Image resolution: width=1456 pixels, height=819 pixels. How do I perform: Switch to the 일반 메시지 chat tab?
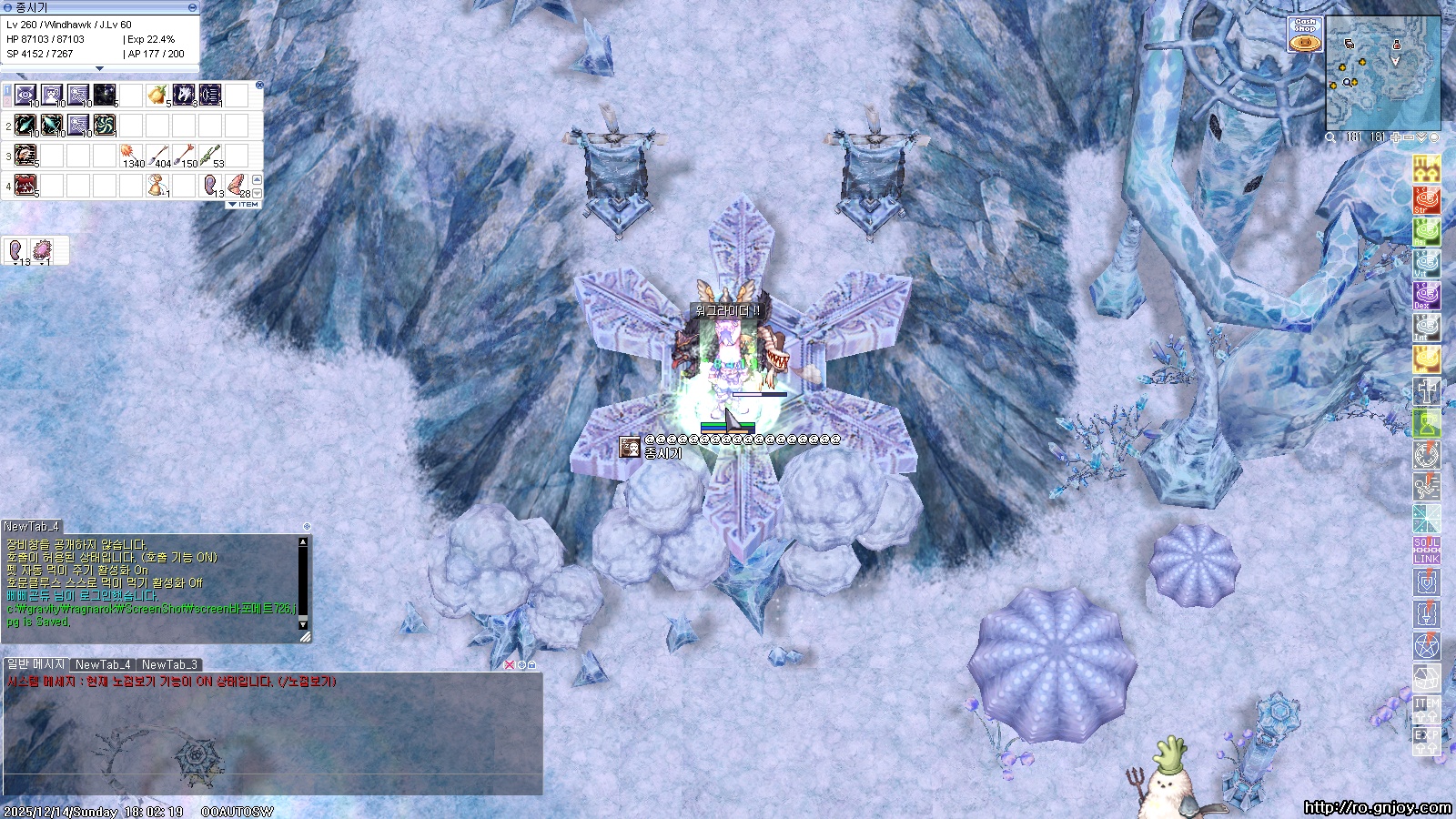(x=36, y=665)
